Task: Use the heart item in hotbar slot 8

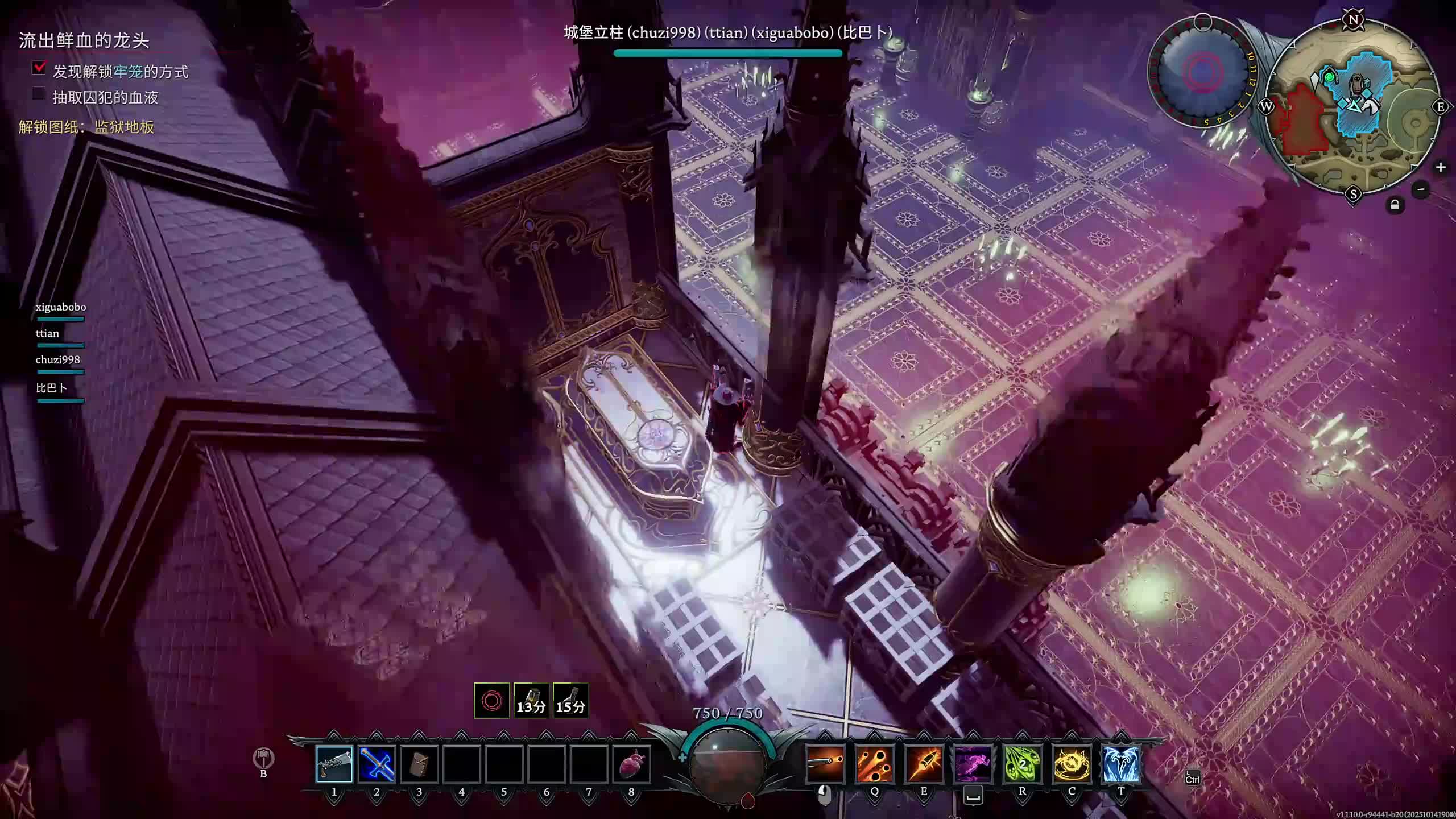Action: [x=631, y=764]
